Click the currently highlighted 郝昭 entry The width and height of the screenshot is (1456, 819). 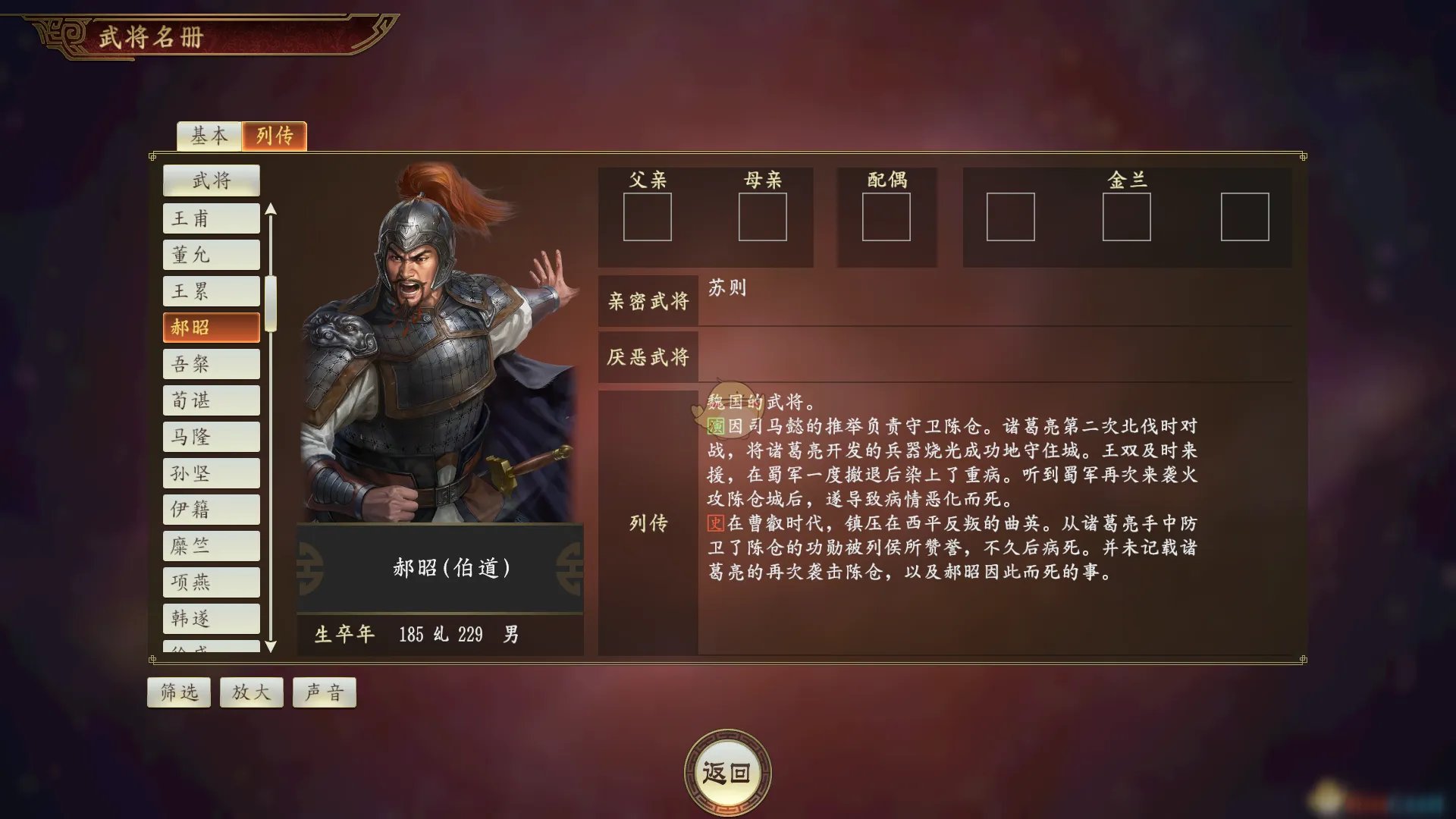(x=211, y=327)
